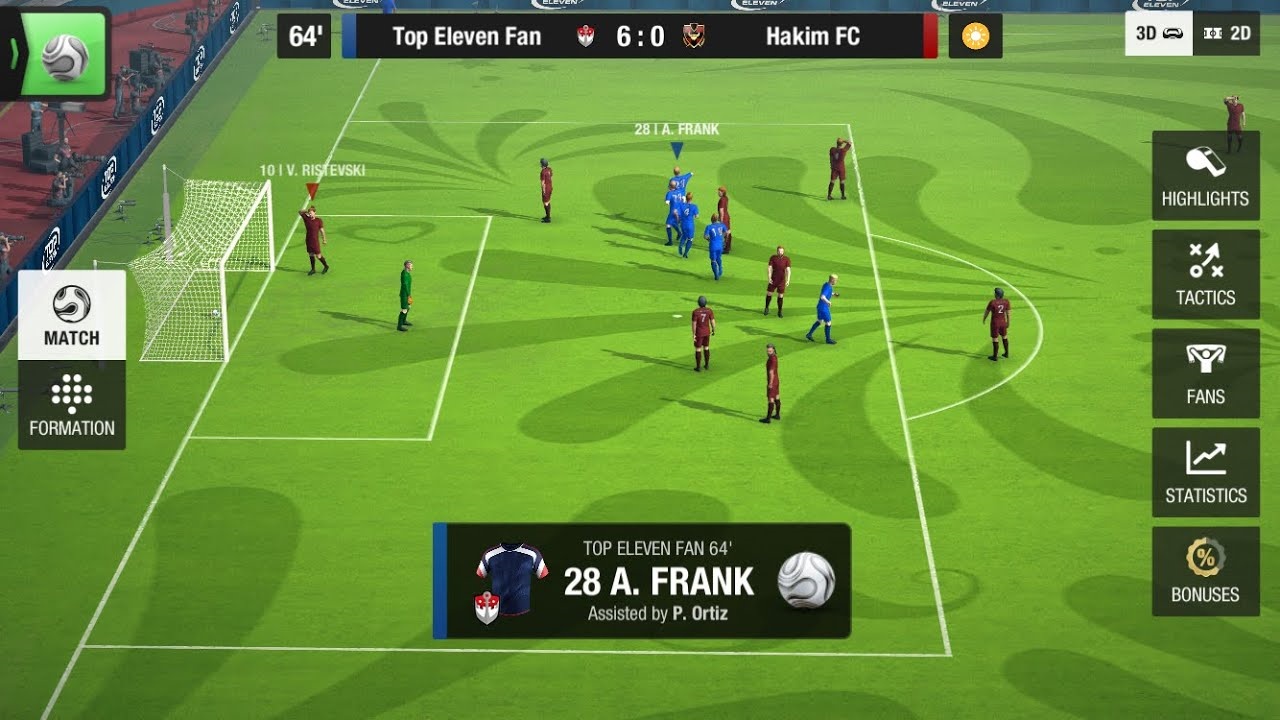
Task: Switch to the Match tab
Action: [72, 315]
